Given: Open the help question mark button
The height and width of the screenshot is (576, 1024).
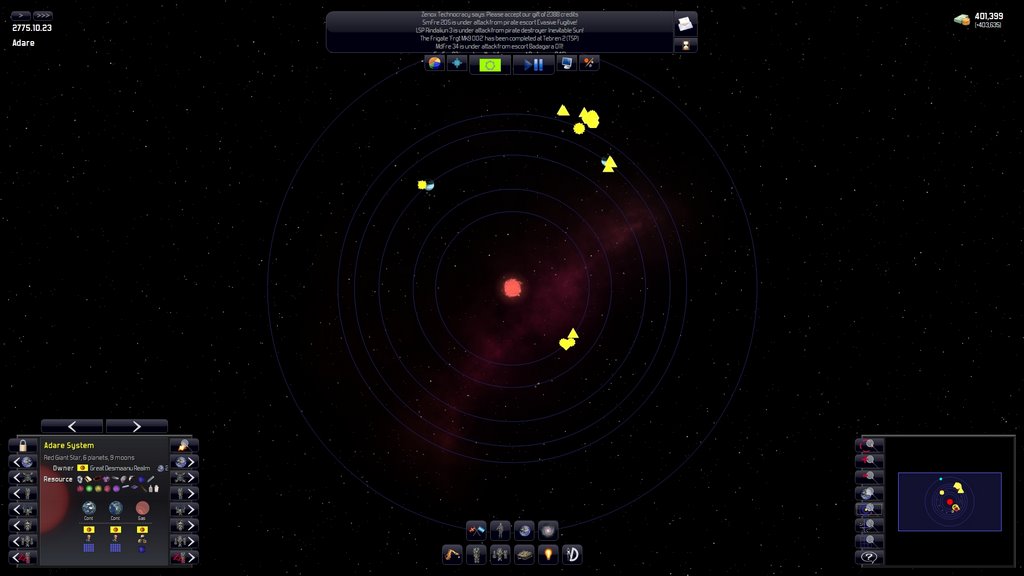Looking at the screenshot, I should tap(870, 557).
